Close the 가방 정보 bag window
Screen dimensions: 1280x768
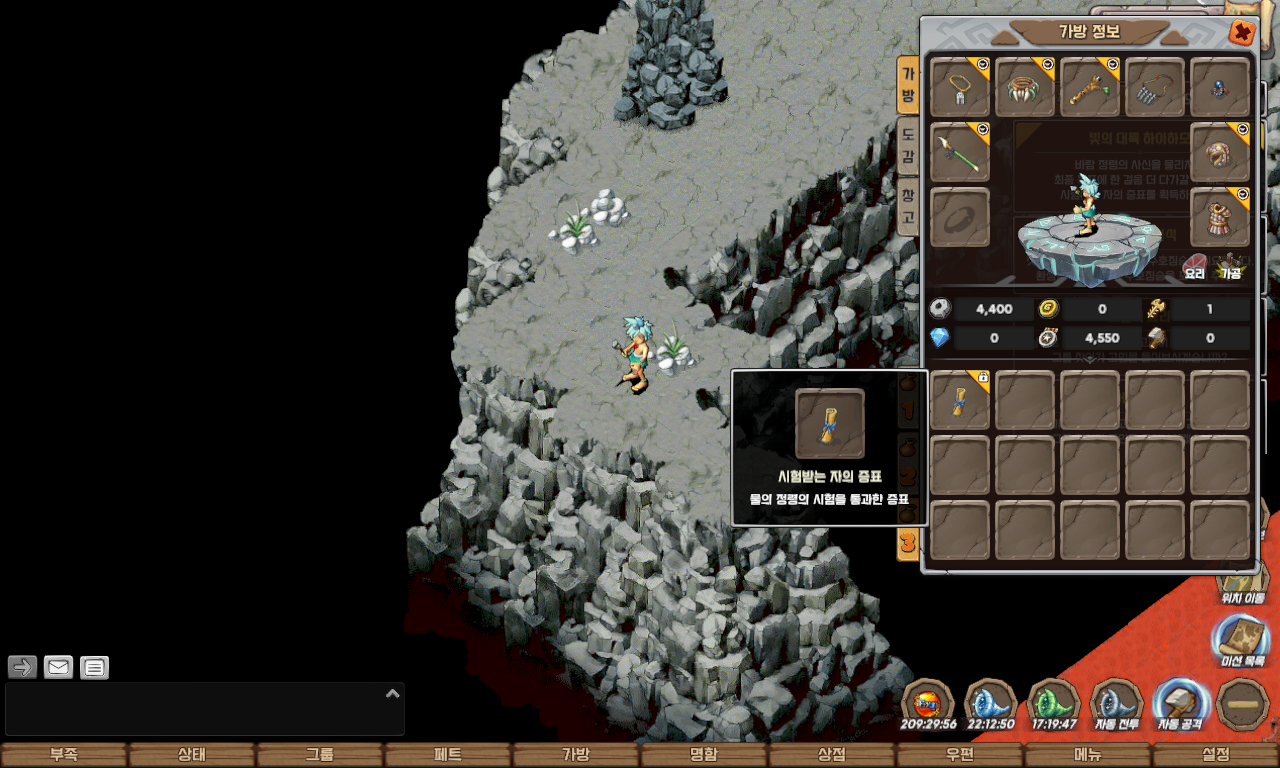click(x=1241, y=33)
